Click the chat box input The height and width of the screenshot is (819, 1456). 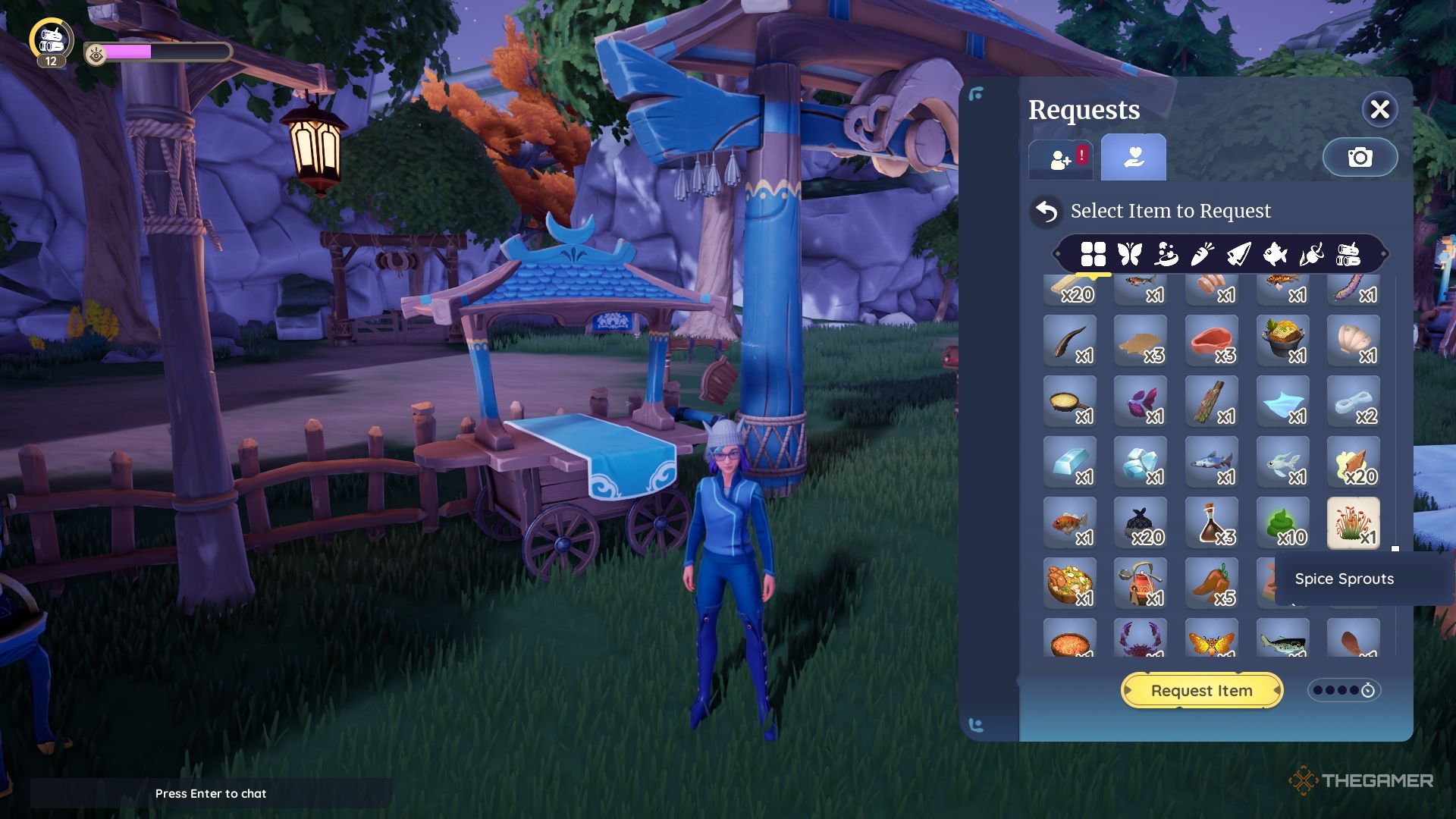(211, 793)
